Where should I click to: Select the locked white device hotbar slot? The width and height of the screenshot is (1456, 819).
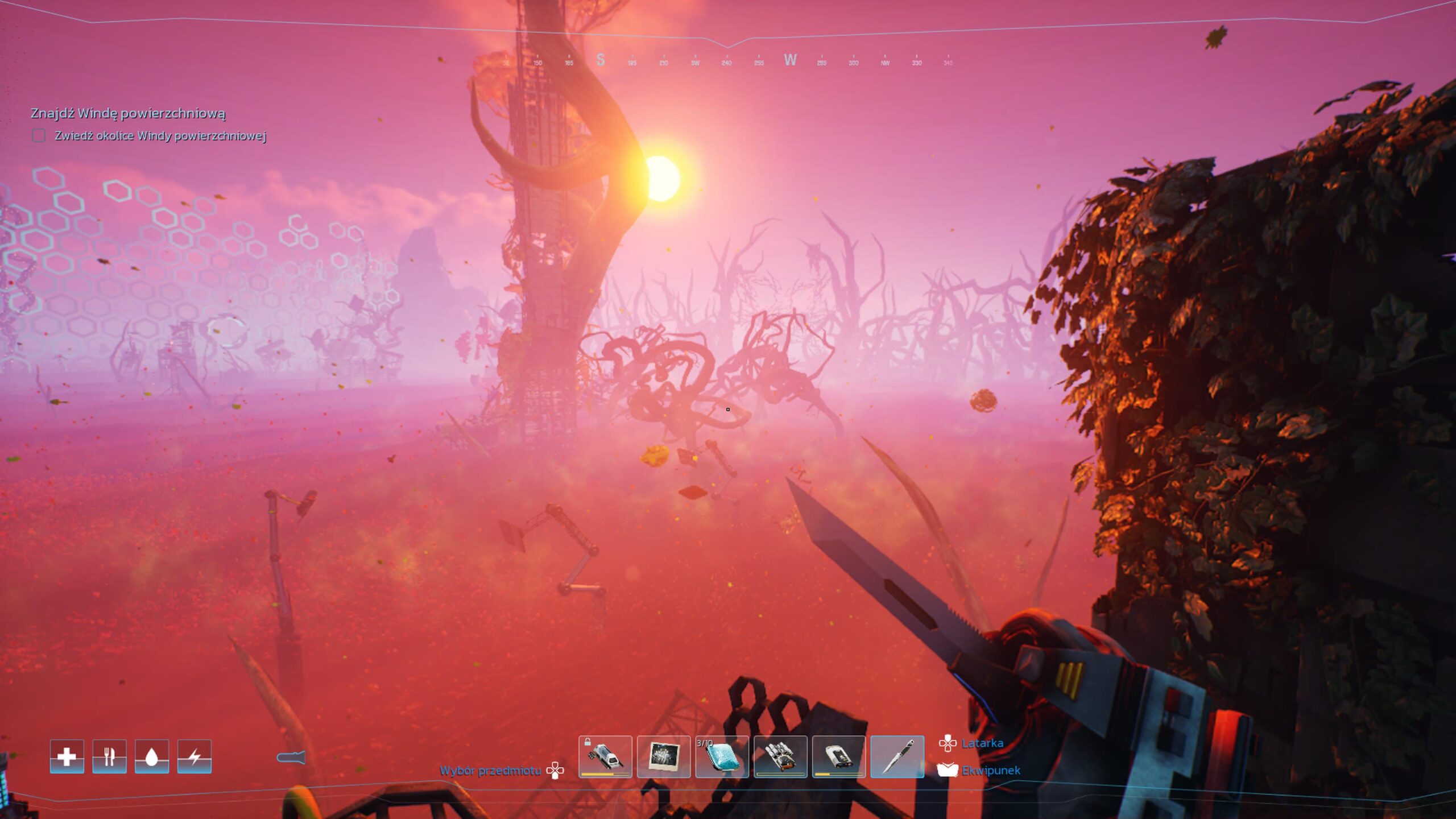(605, 756)
